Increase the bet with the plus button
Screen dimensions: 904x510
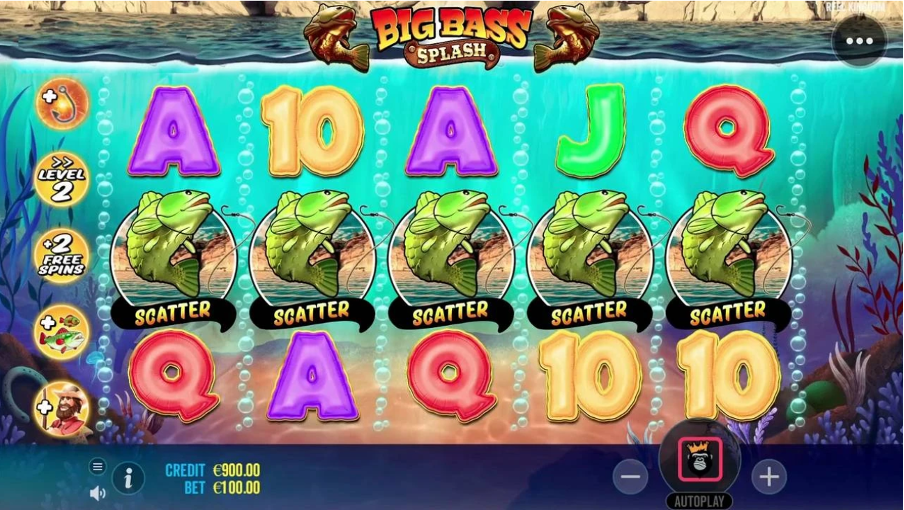pyautogui.click(x=768, y=477)
